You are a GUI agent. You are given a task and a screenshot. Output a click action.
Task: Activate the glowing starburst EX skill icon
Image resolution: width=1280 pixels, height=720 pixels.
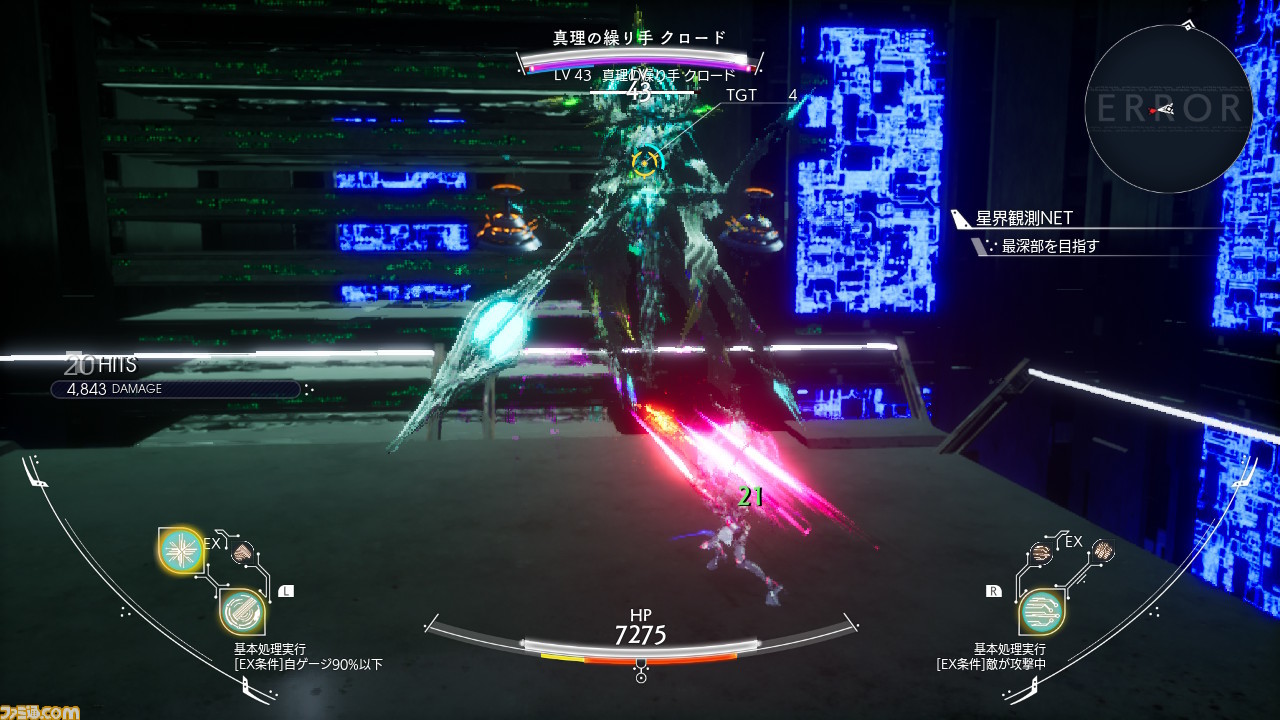[x=180, y=549]
